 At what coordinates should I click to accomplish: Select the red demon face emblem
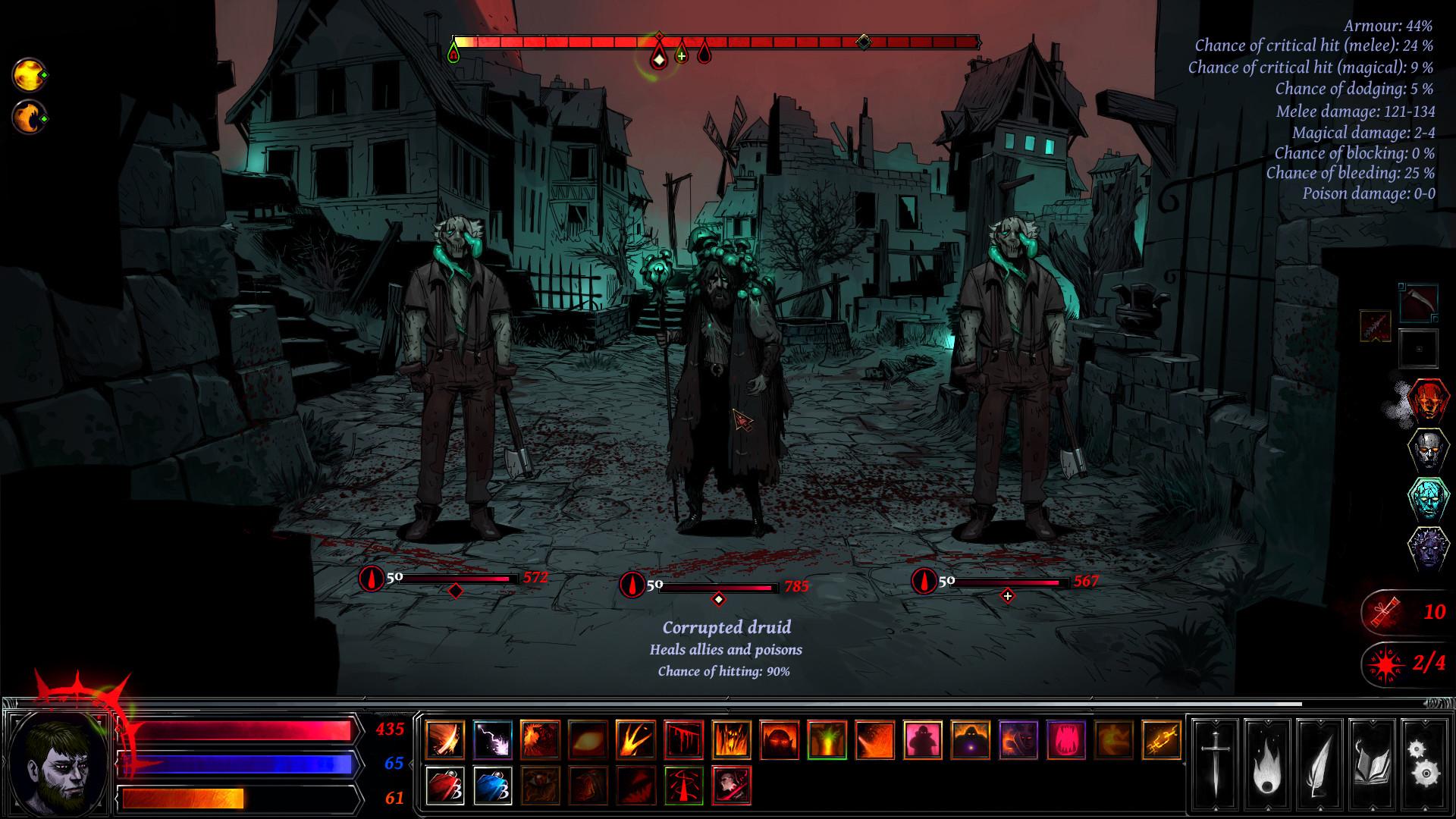tap(1428, 400)
